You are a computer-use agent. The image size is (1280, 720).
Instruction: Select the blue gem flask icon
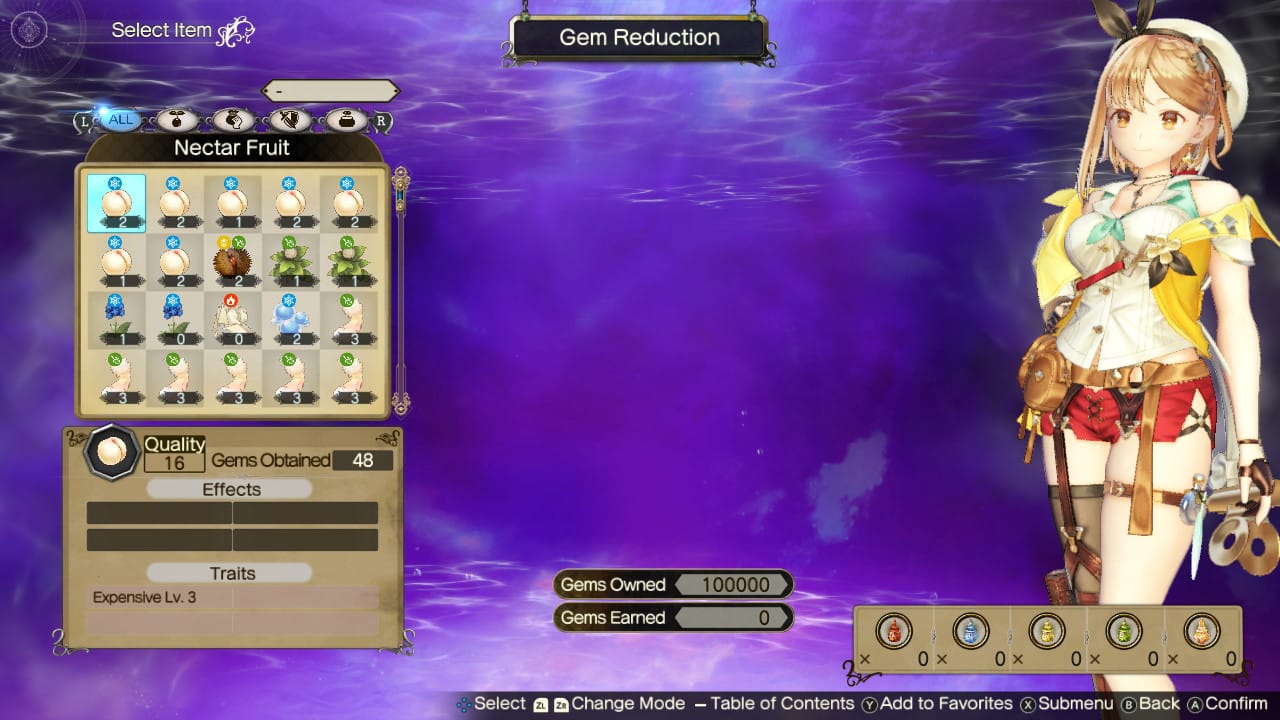[970, 632]
